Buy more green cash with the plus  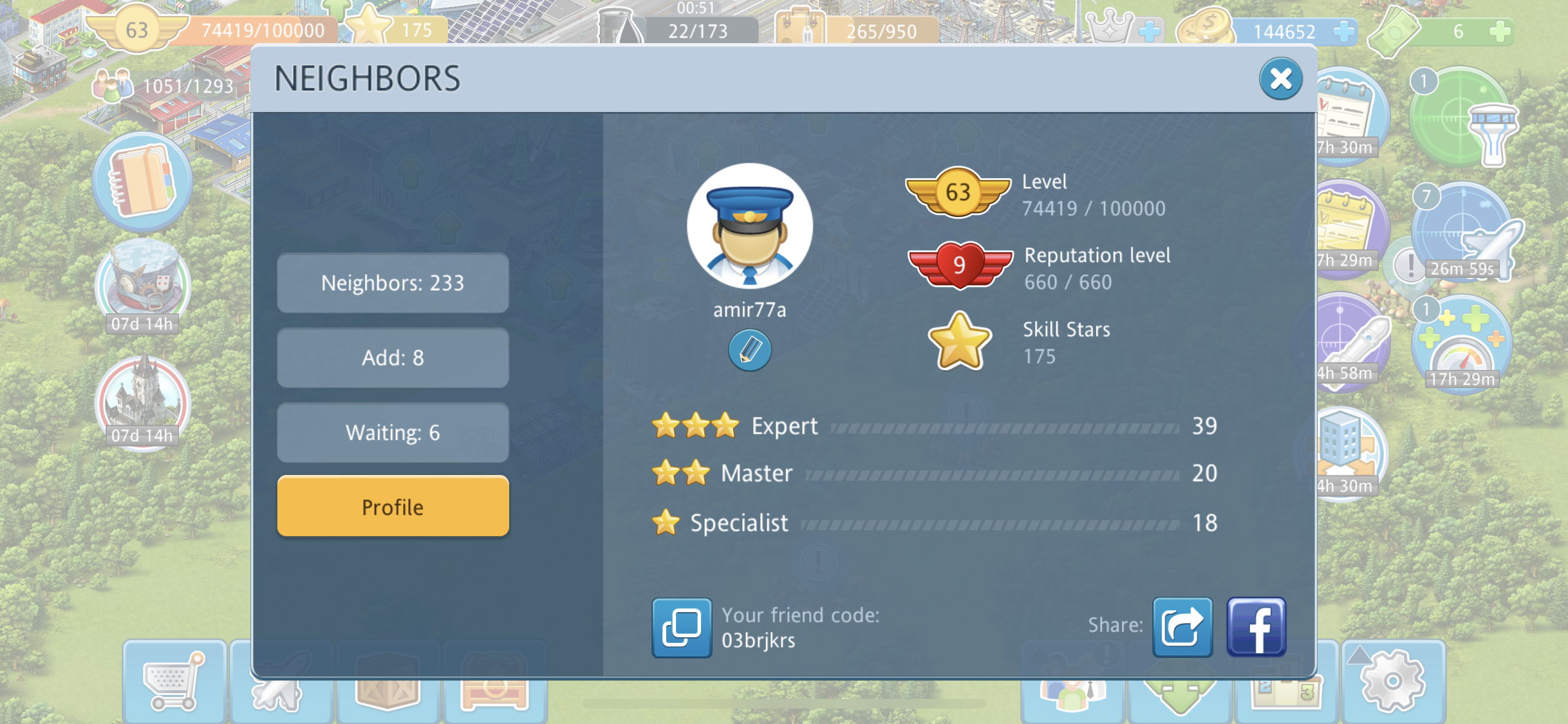click(1500, 31)
